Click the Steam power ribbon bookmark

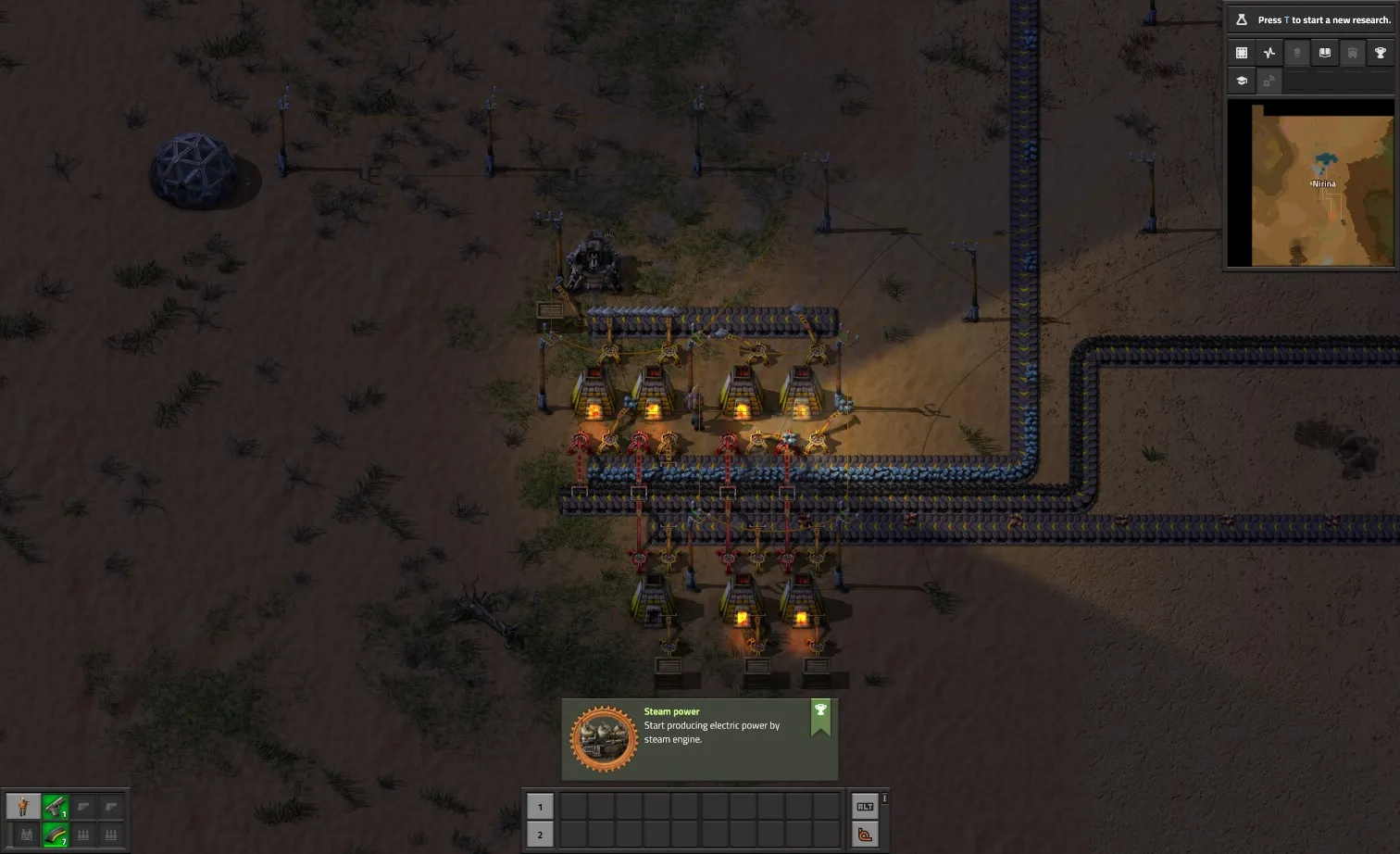pos(820,715)
